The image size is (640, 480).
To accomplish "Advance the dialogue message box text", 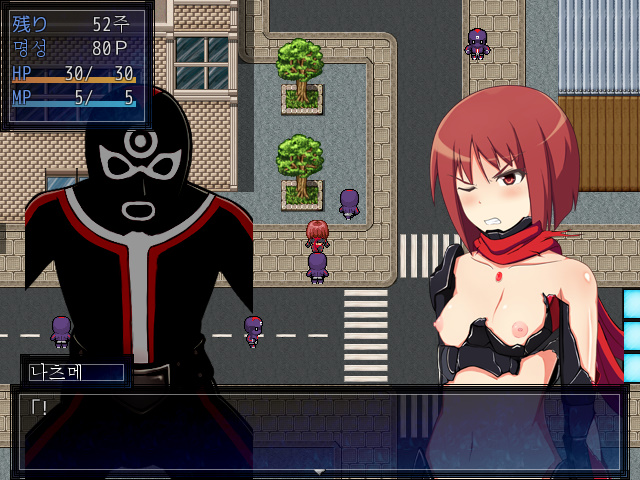I will click(320, 430).
